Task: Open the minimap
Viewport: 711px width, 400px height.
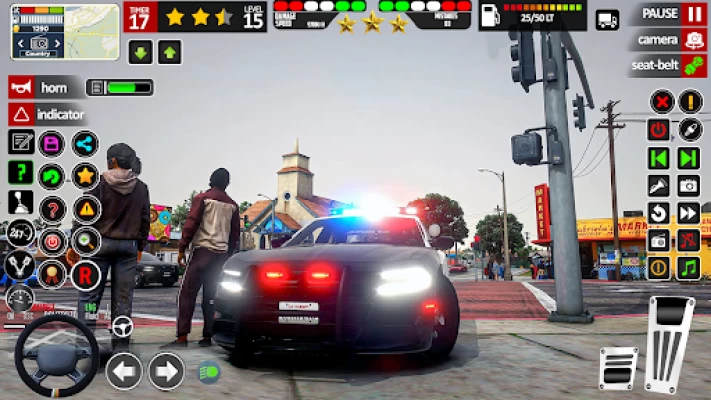Action: (51, 31)
